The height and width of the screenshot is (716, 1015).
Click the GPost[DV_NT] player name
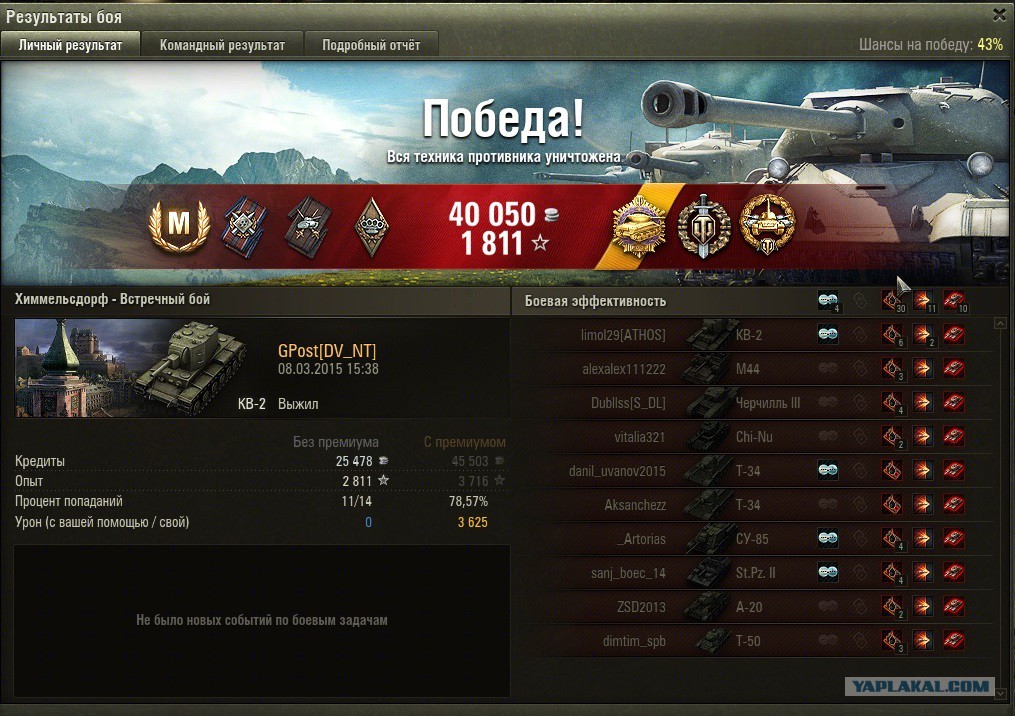pyautogui.click(x=327, y=350)
